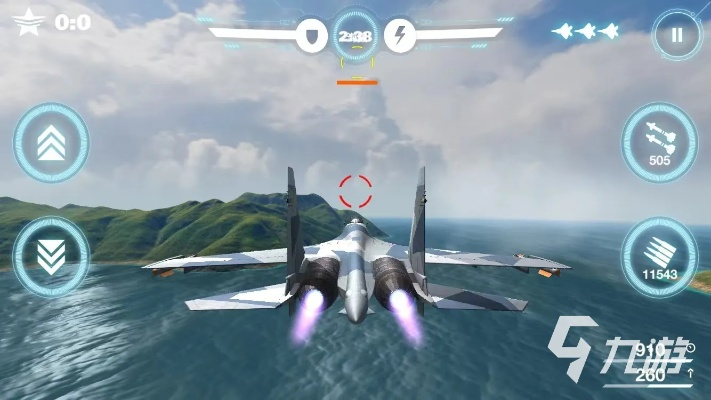
Task: Tap the slow-down double chevron button
Action: click(x=50, y=256)
